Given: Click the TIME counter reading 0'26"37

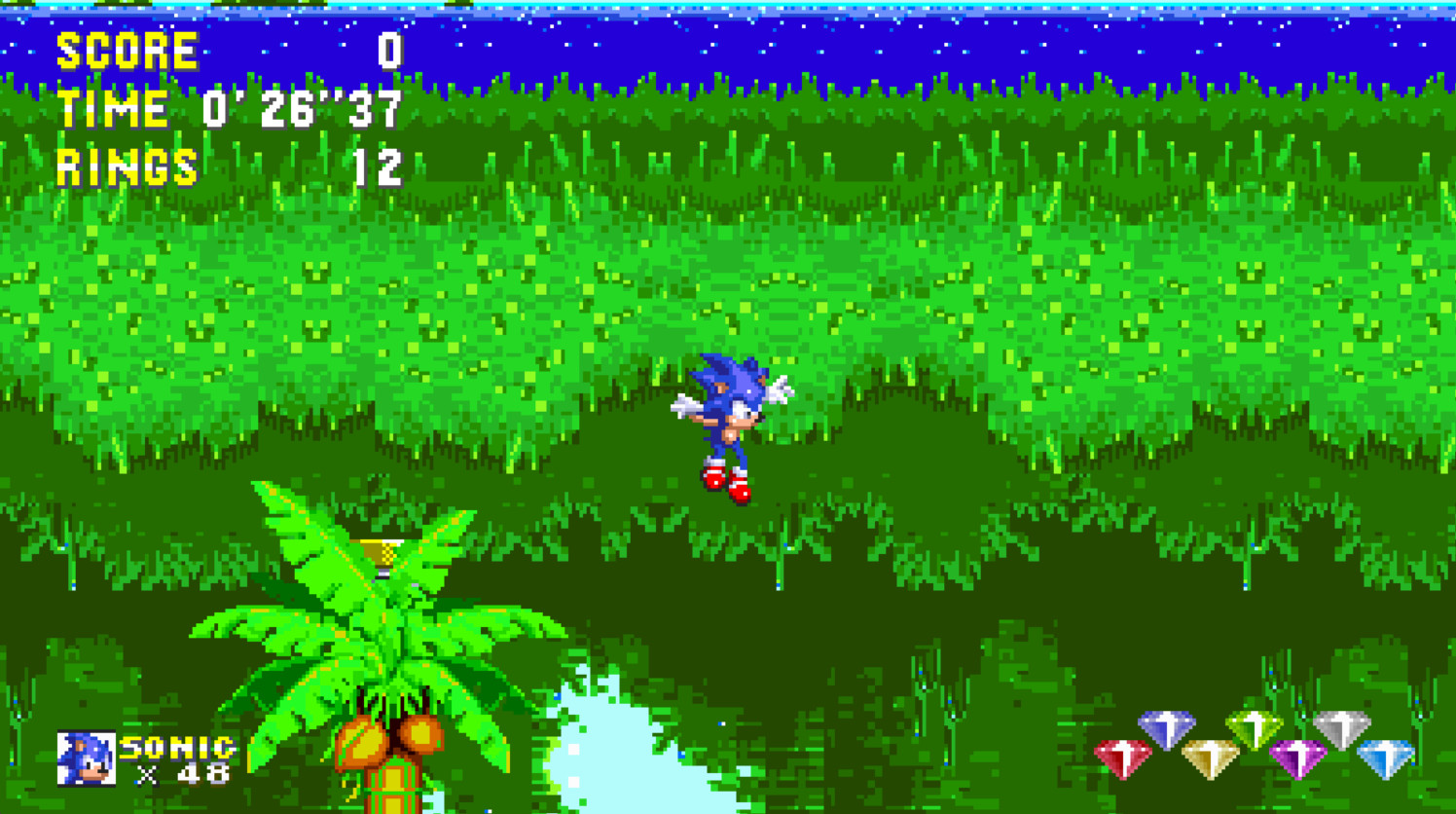Looking at the screenshot, I should click(299, 108).
